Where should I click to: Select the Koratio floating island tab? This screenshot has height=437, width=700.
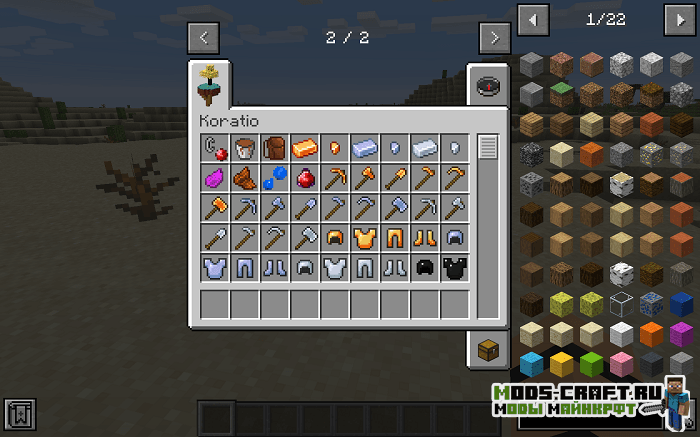point(213,84)
